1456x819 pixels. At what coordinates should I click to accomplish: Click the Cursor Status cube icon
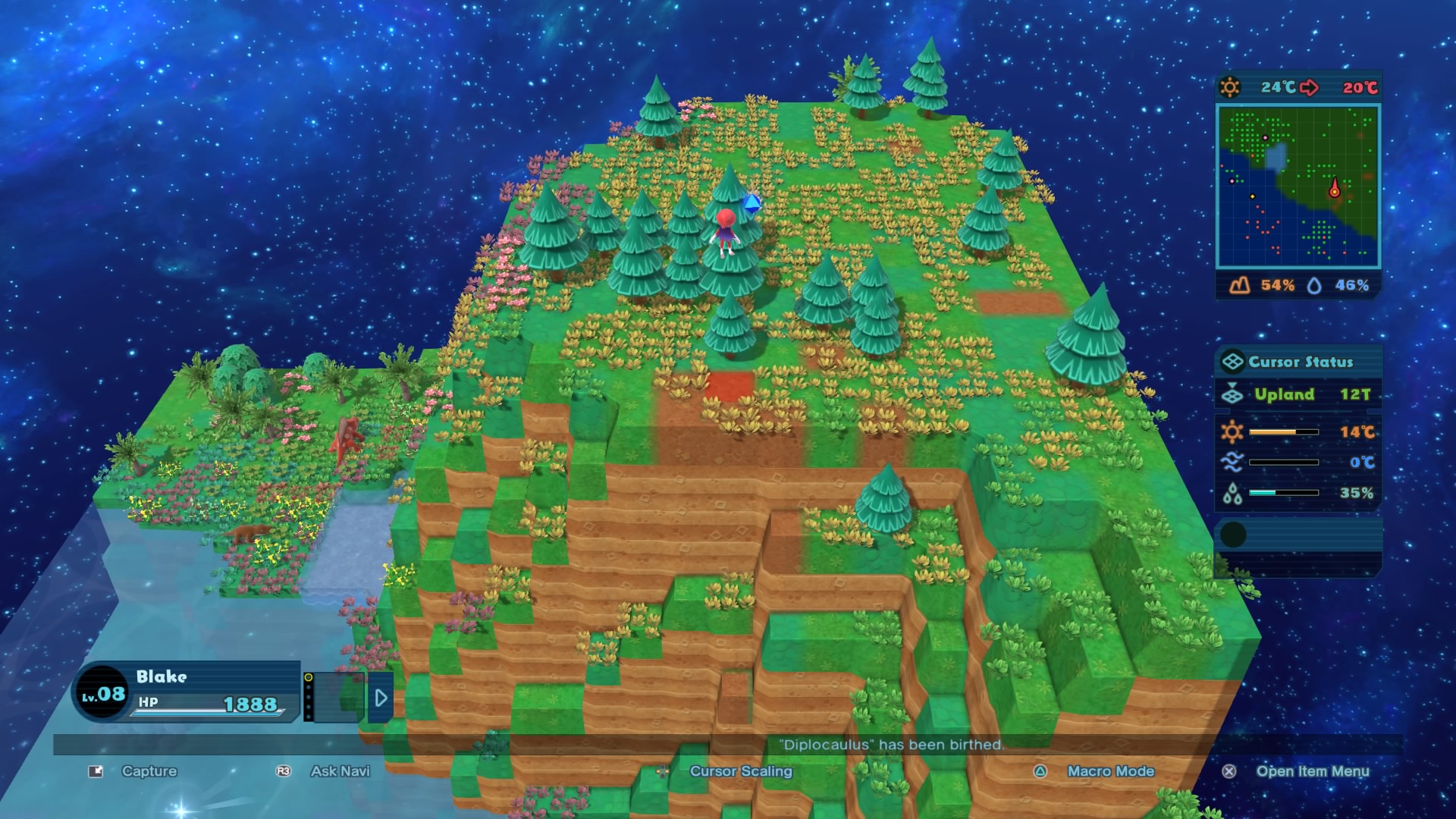point(1233,362)
